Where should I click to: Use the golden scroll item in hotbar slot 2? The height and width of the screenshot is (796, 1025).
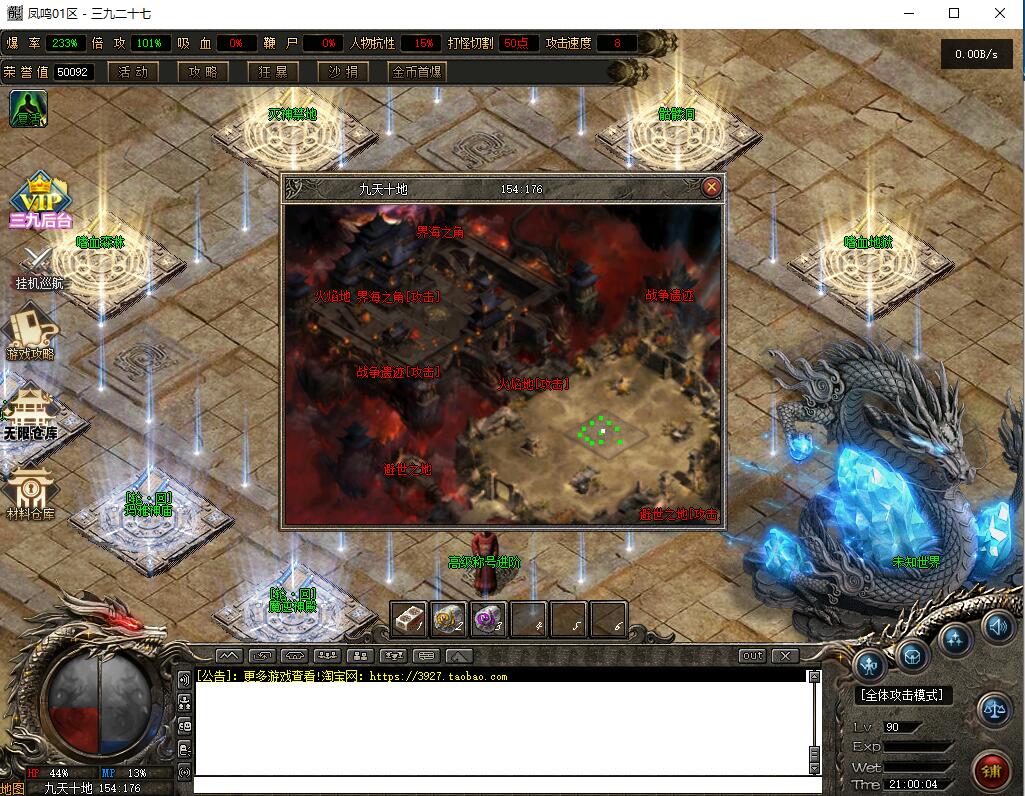point(449,619)
